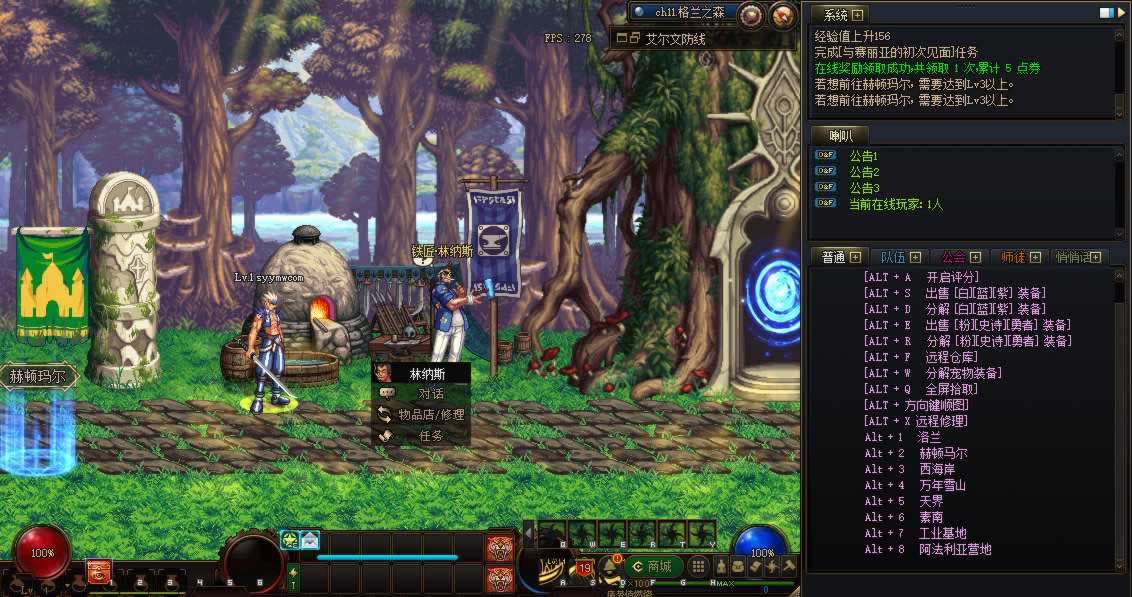The height and width of the screenshot is (597, 1132).
Task: Open 物品店/修理 shop and repair option
Action: click(x=430, y=414)
